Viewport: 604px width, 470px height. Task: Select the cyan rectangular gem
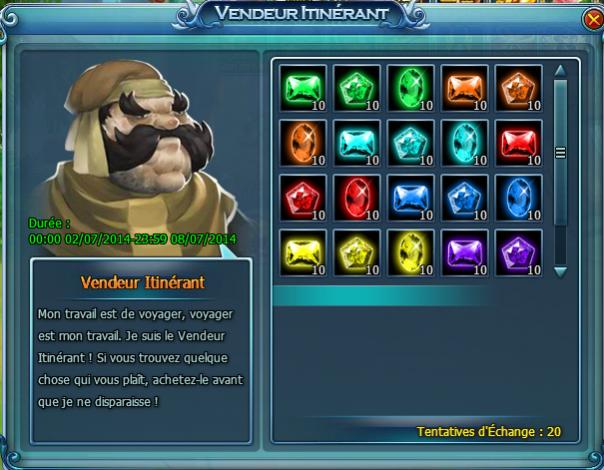tap(352, 142)
